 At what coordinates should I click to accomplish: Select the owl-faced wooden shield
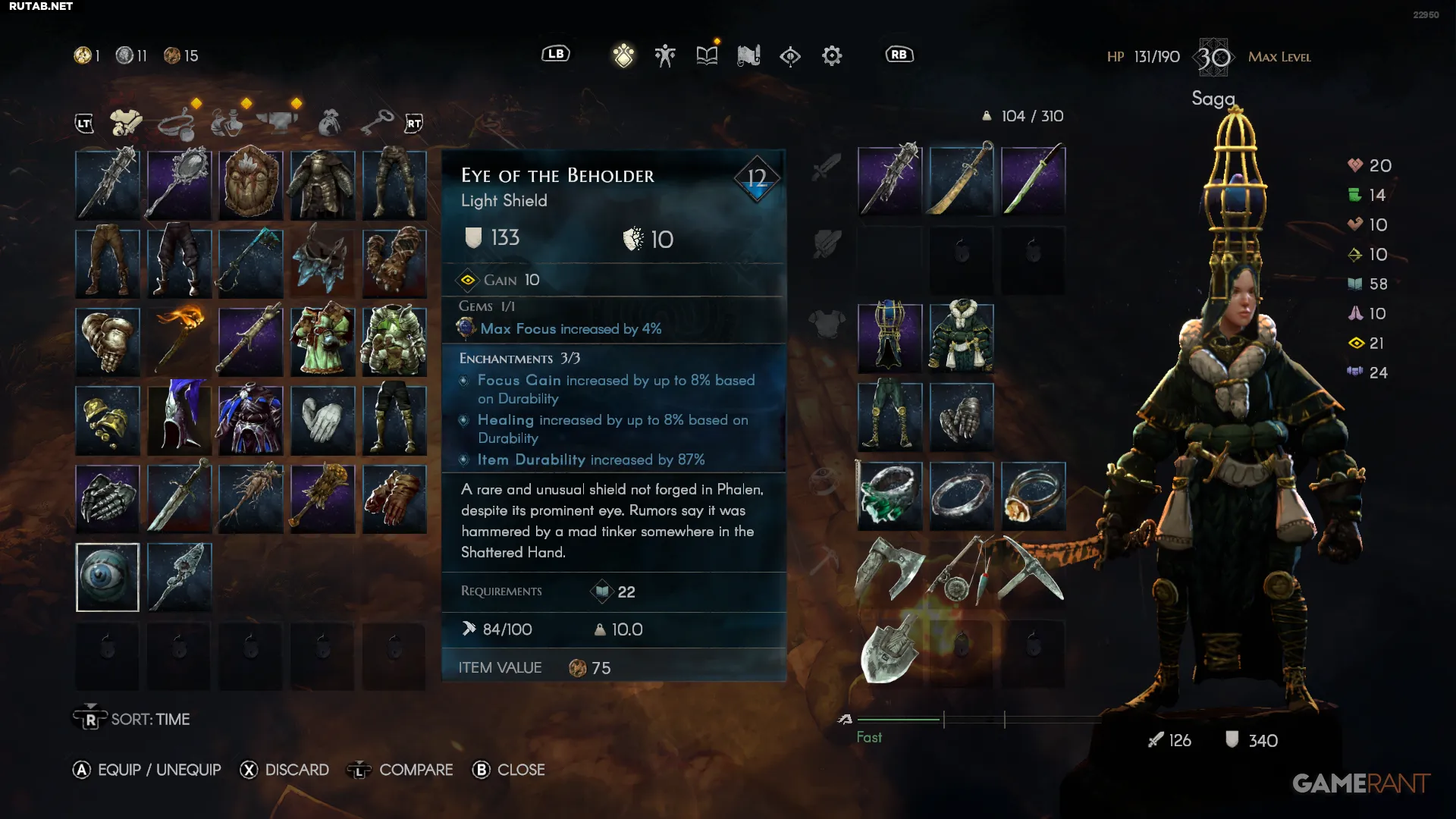pos(250,184)
